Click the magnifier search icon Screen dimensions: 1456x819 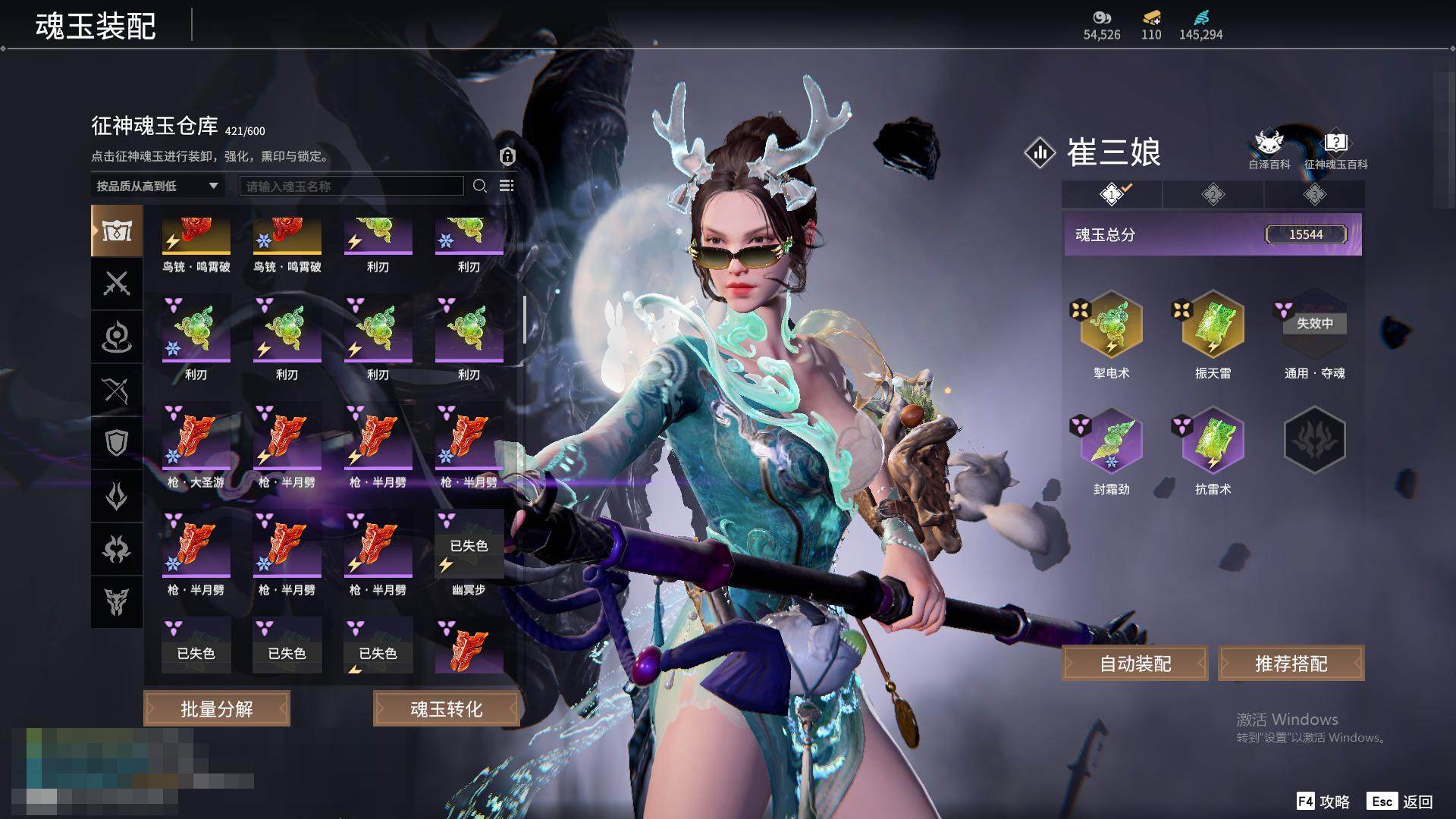pos(480,187)
